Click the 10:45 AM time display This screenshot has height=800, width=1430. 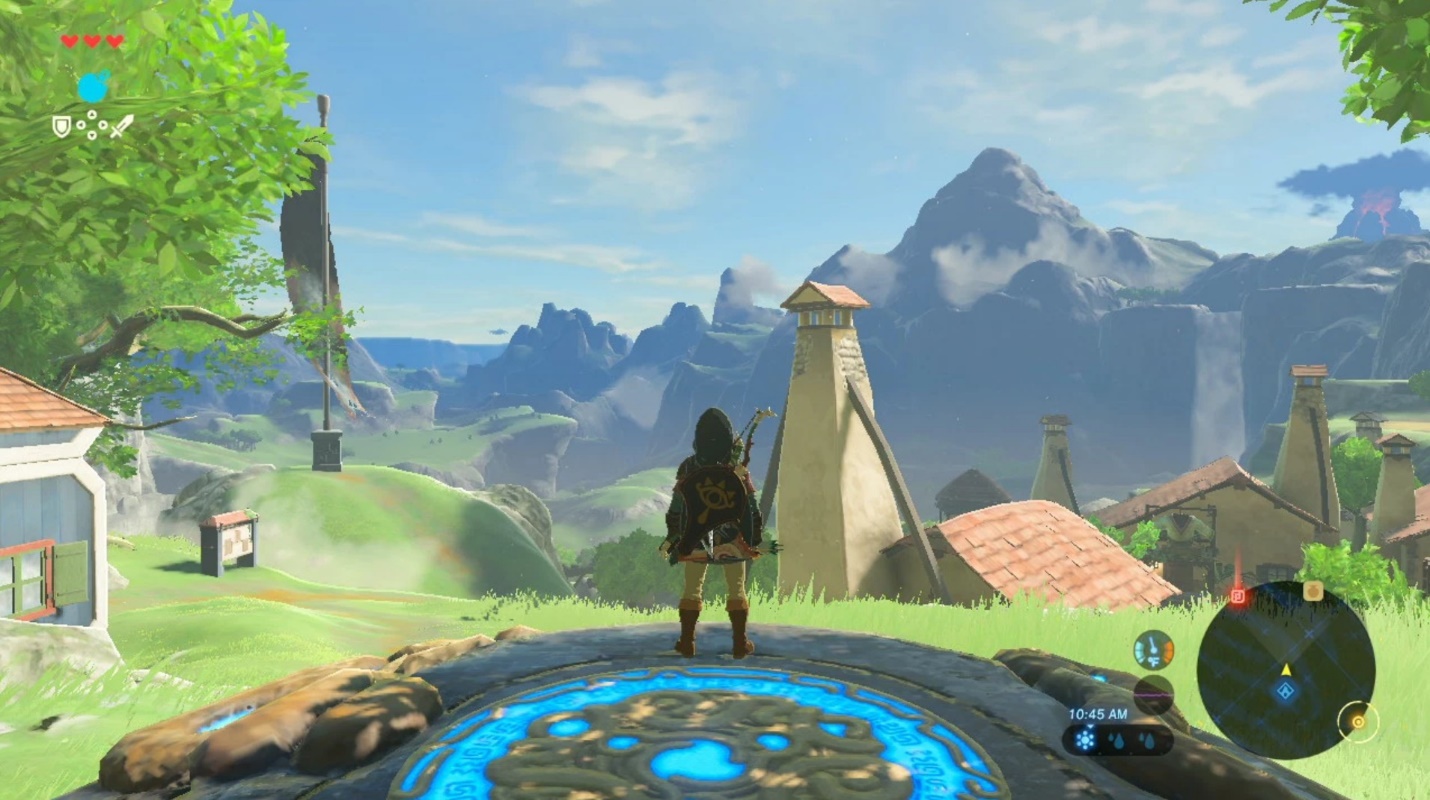click(x=1097, y=714)
